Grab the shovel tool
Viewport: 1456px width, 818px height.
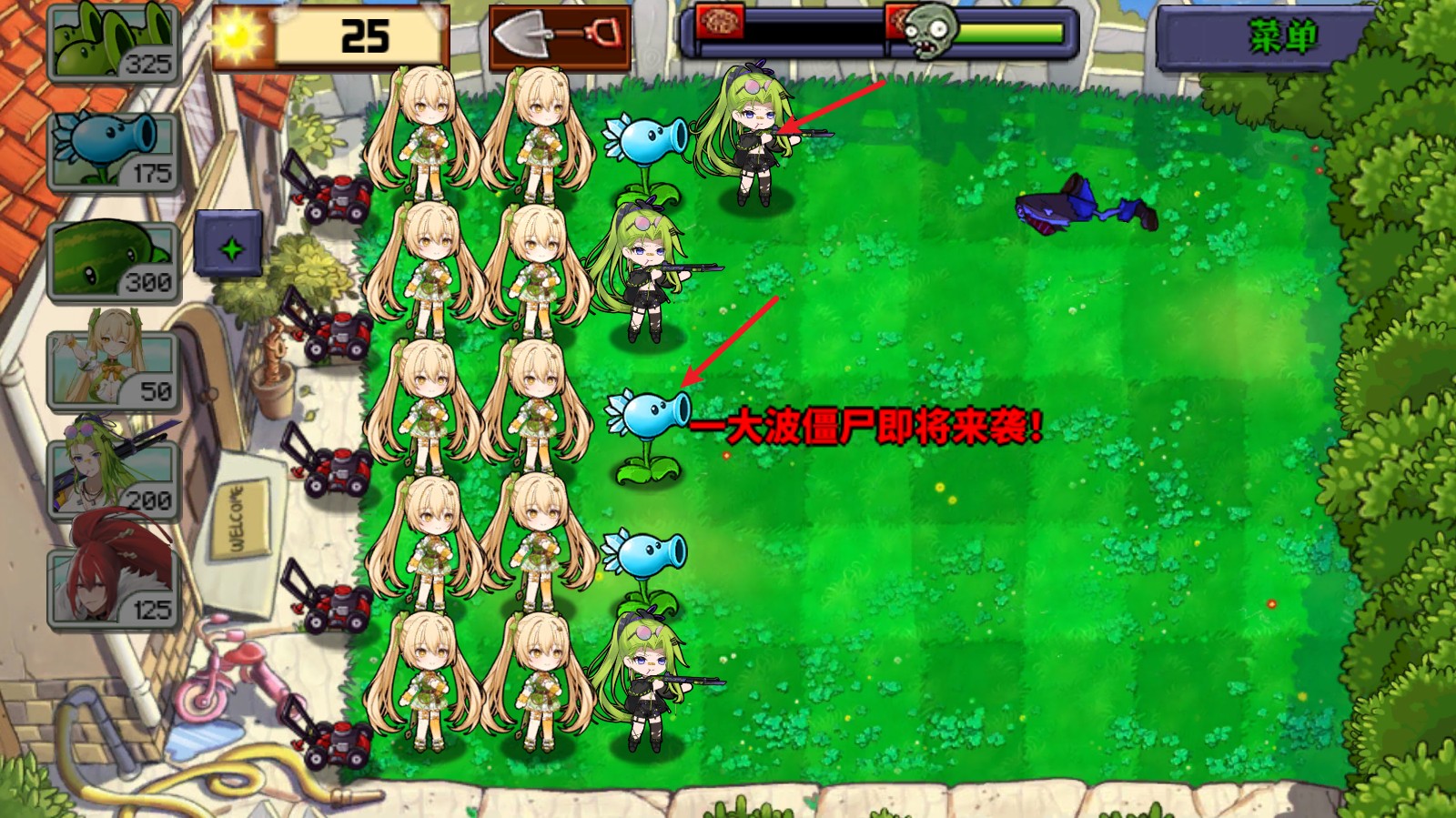tap(557, 36)
